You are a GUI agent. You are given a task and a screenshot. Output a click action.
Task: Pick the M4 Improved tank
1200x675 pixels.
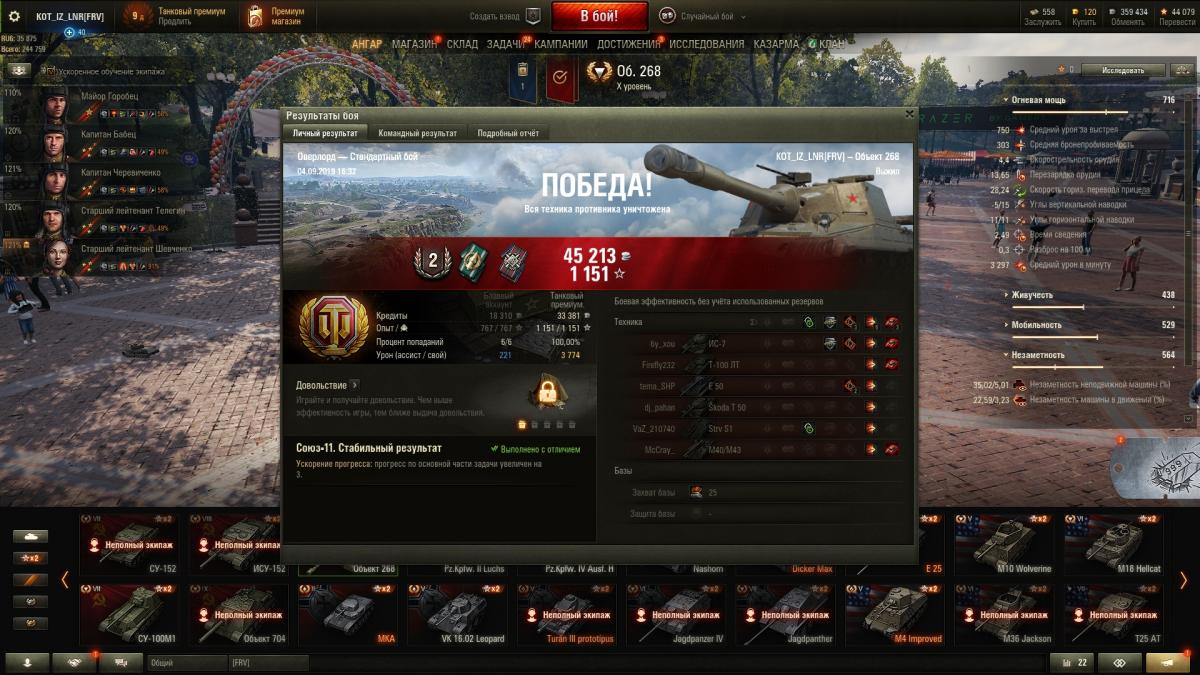(x=895, y=614)
